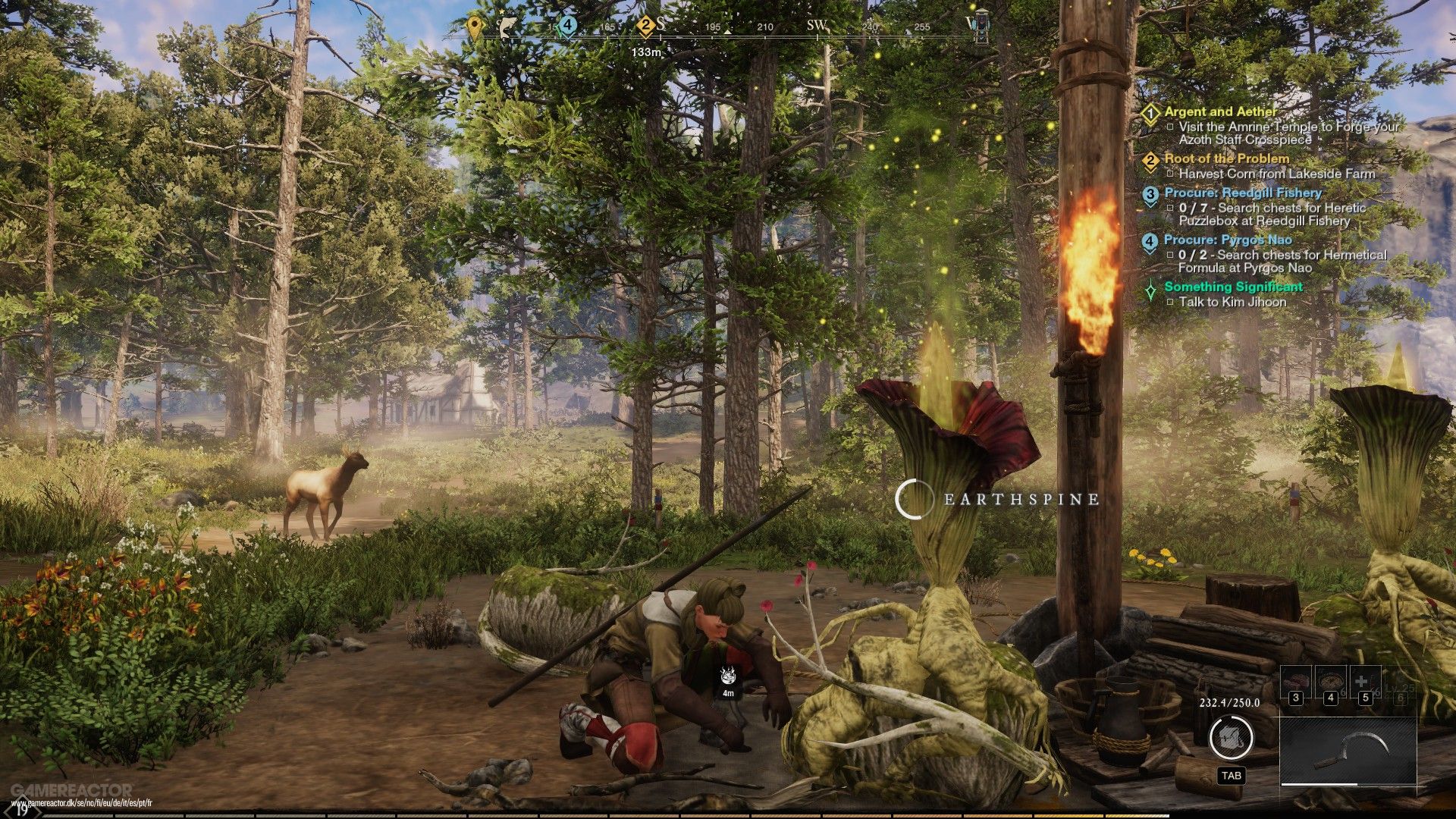Open the inventory bag icon
1456x819 pixels.
(x=1230, y=737)
